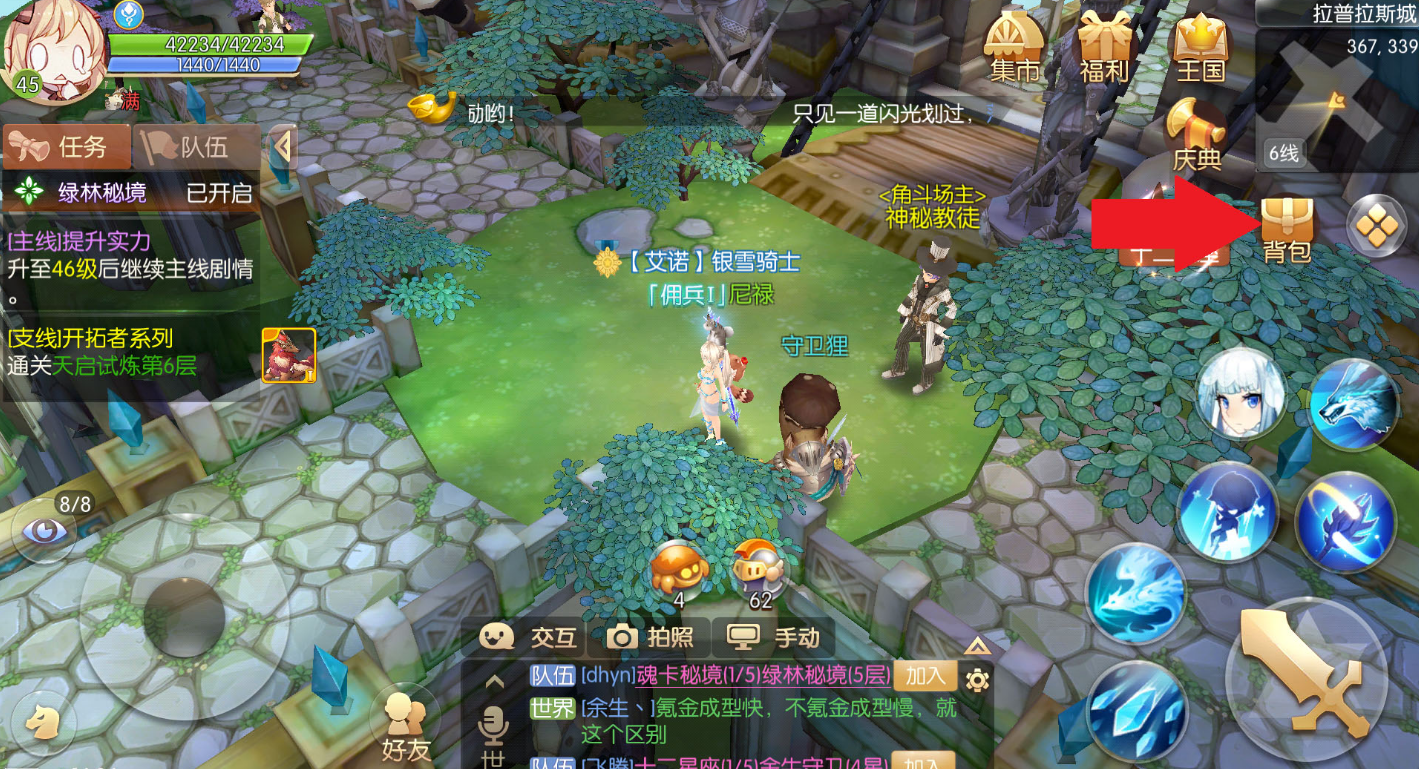Viewport: 1419px width, 769px height.
Task: Open the 背包 backpack
Action: point(1286,228)
